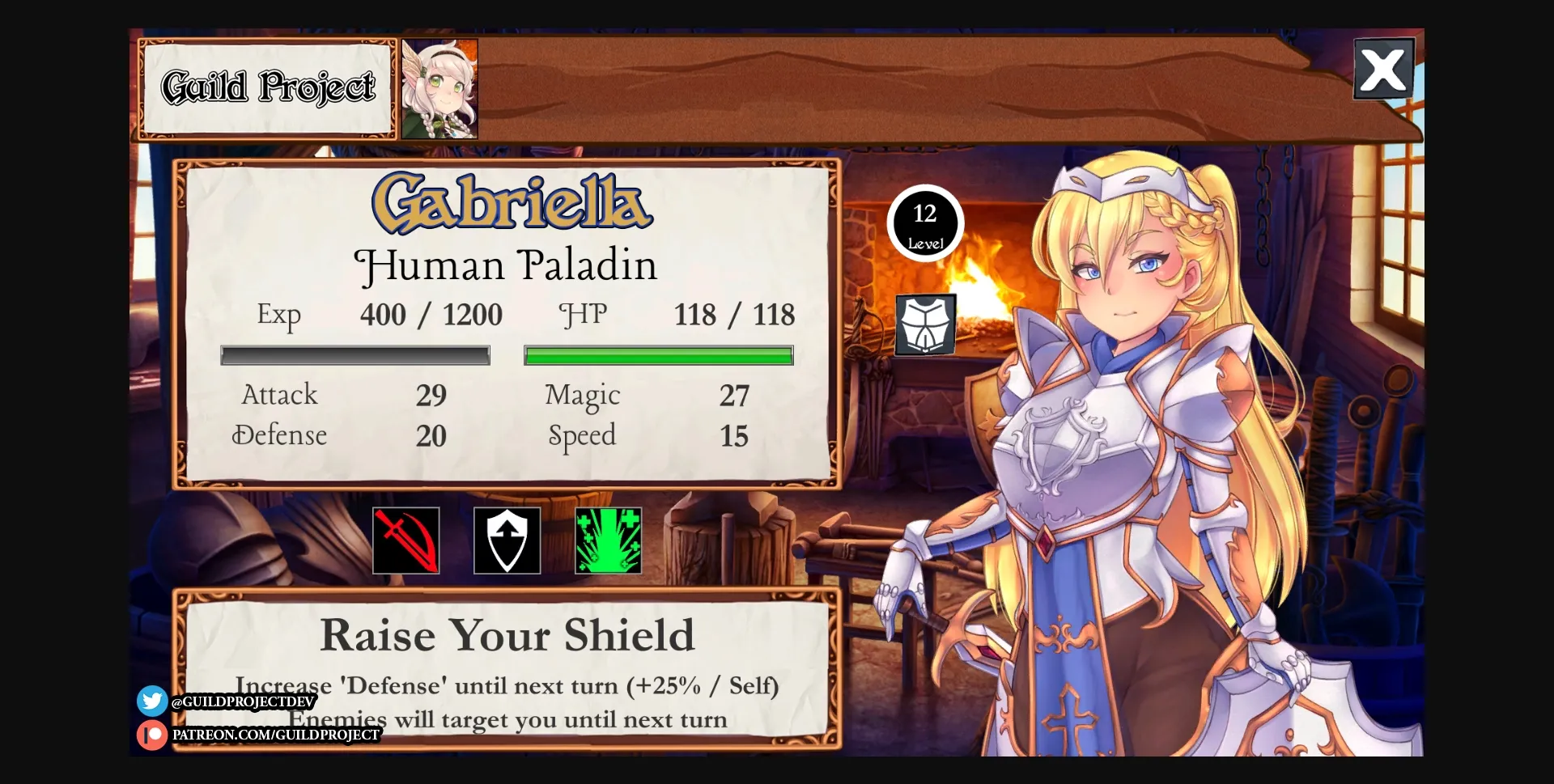Click the green HP progress bar
This screenshot has width=1554, height=784.
(659, 354)
